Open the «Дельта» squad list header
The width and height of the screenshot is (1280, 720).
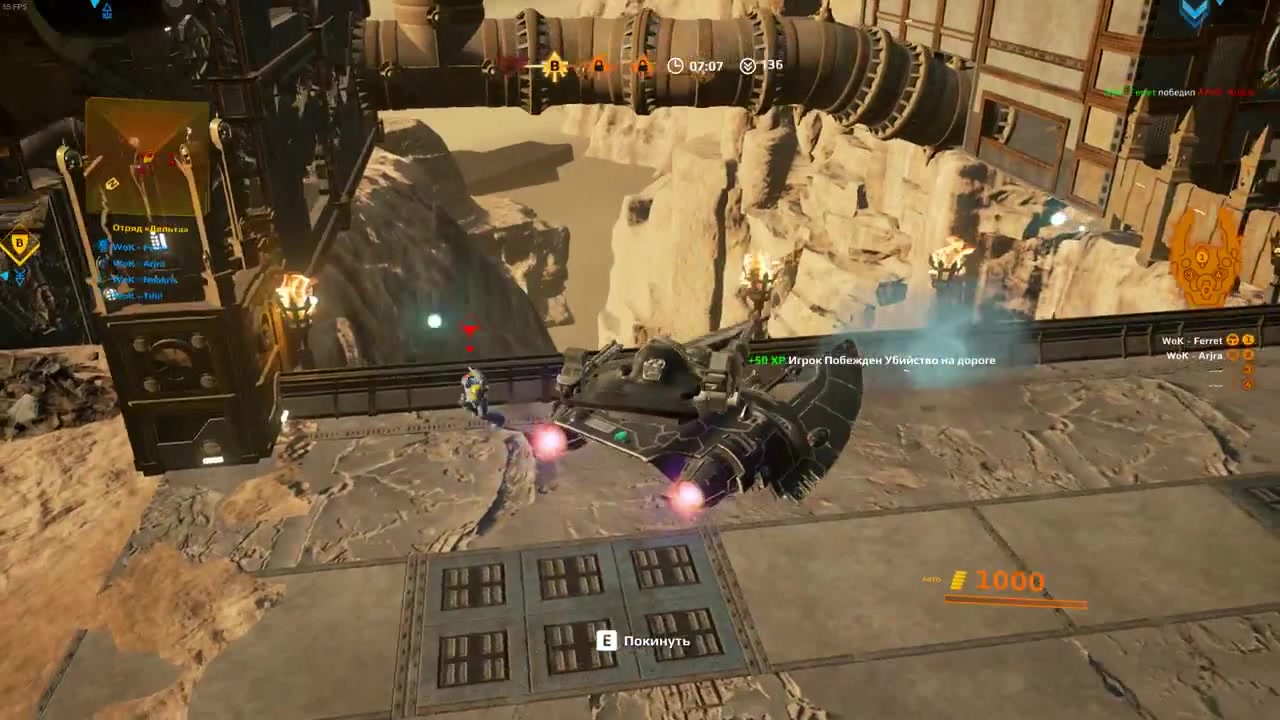150,229
